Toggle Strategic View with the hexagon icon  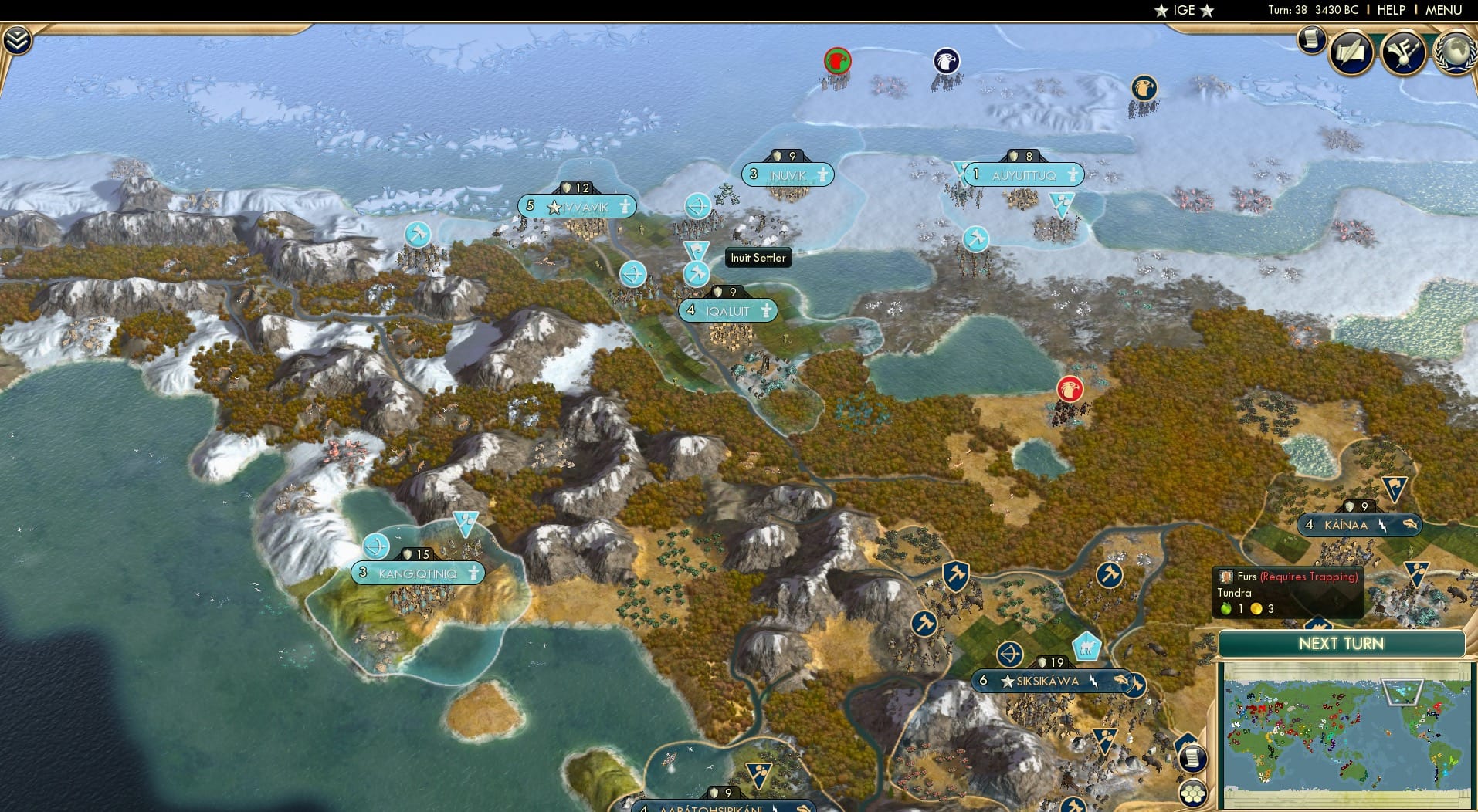click(1194, 792)
